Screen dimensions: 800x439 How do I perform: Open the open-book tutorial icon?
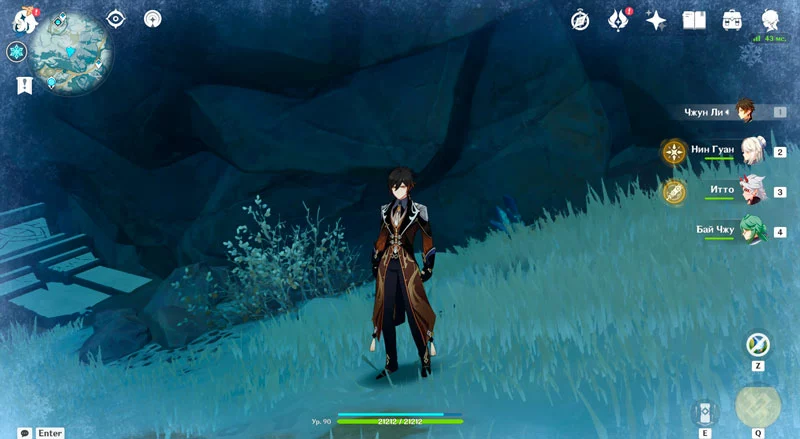(x=694, y=20)
